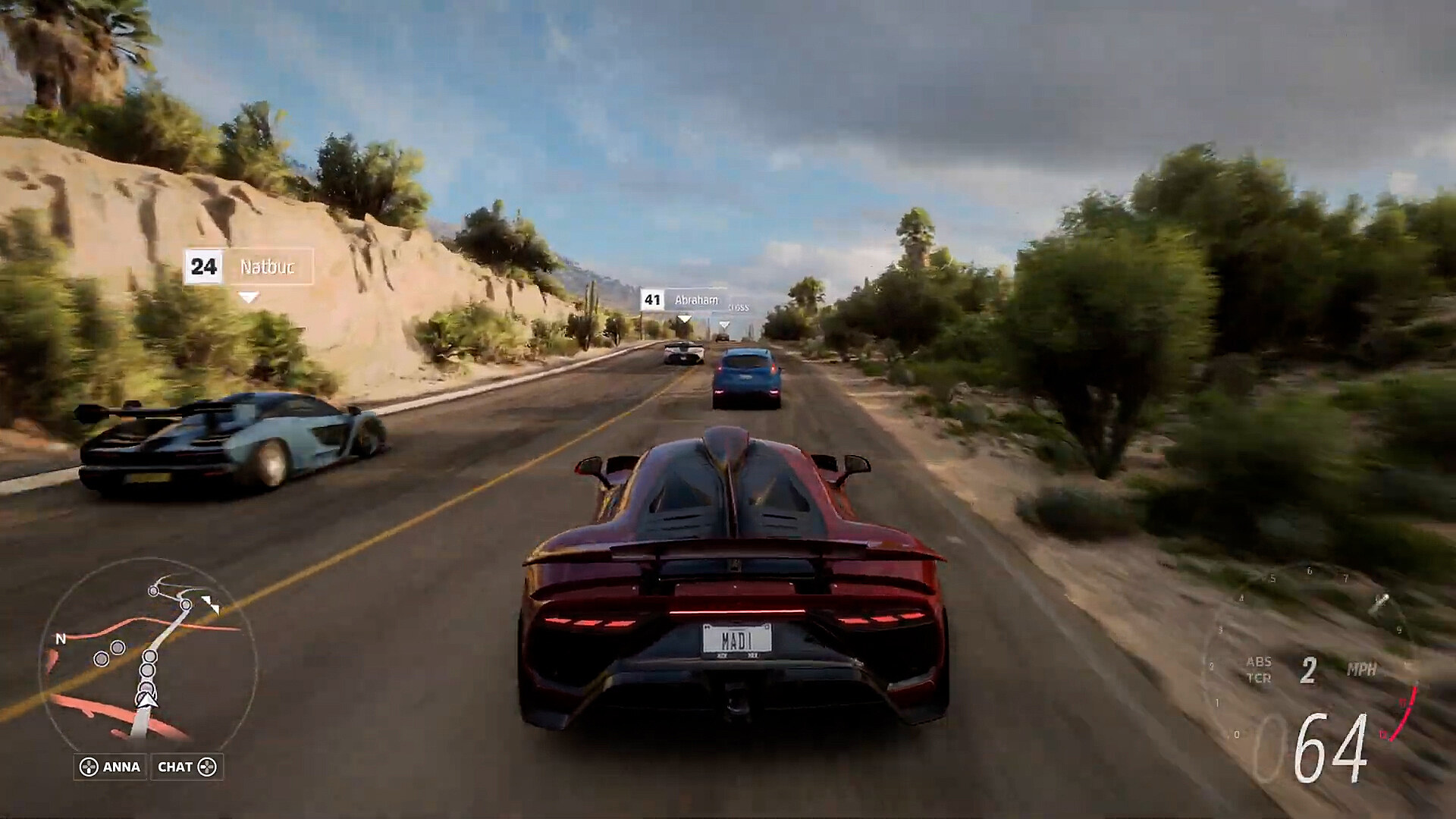
Task: Select the Natbuc player name tag
Action: tap(249, 267)
